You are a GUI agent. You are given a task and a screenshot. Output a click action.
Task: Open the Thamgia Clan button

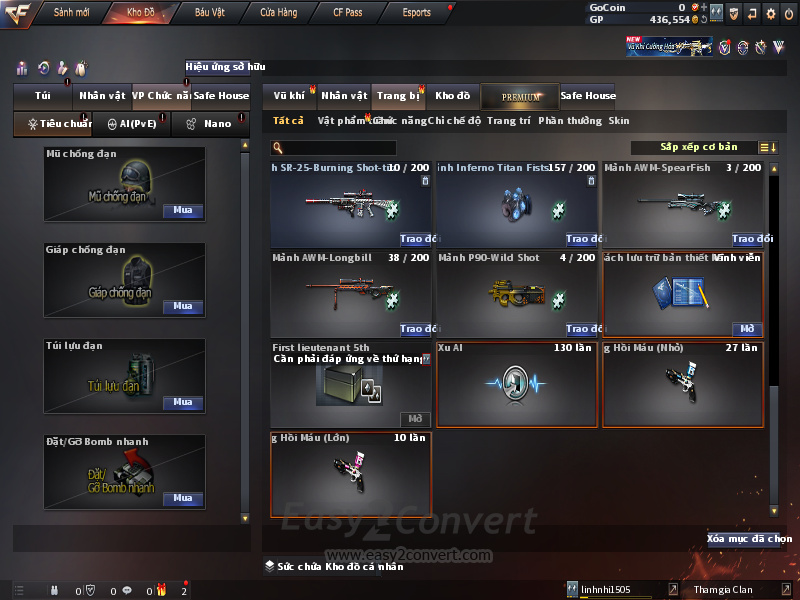tap(729, 590)
